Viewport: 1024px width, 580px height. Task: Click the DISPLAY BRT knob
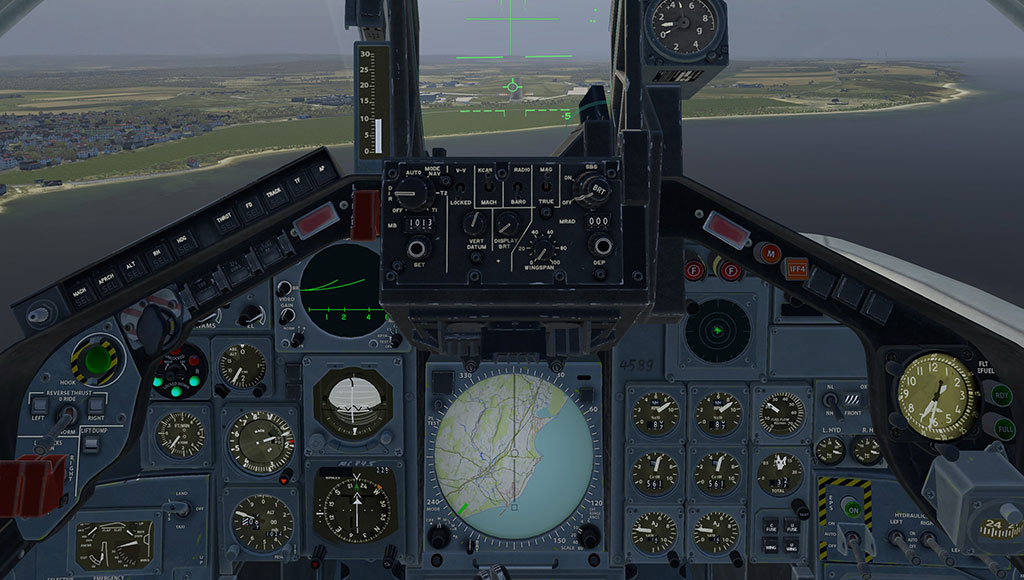tap(507, 225)
